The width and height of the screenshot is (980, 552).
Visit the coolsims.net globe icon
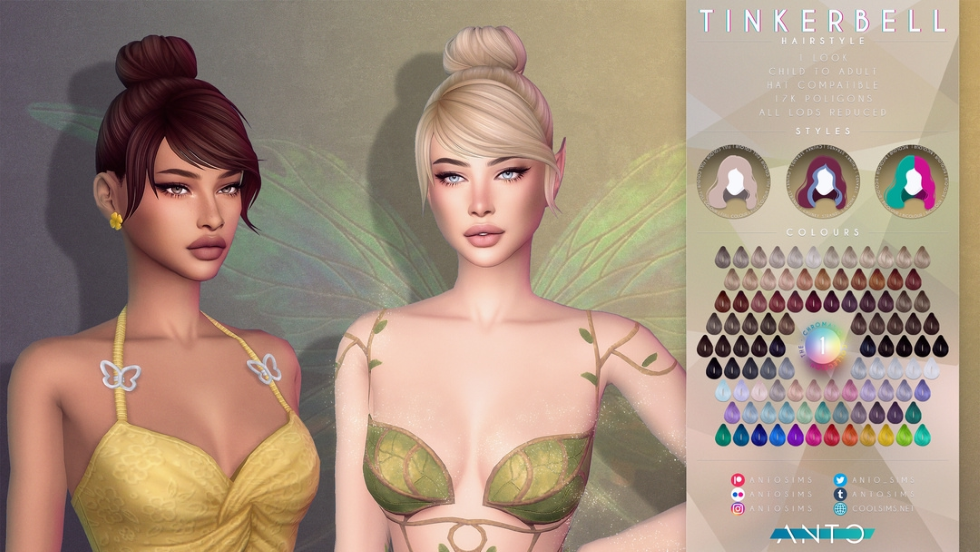840,509
